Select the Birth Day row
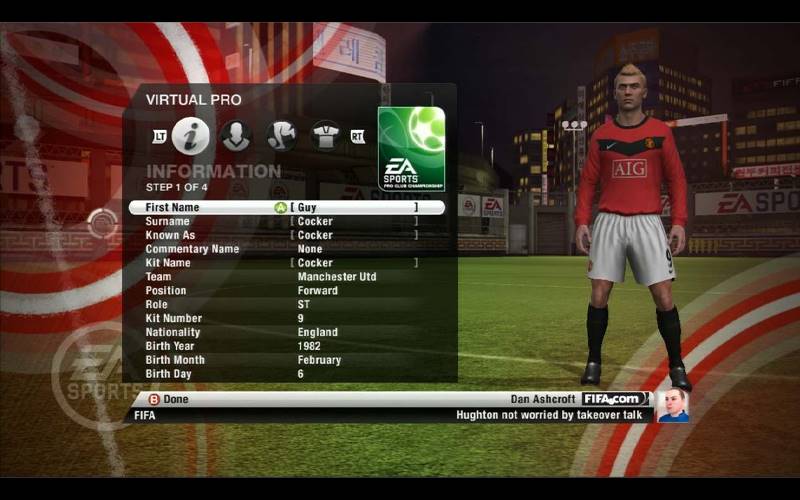Image resolution: width=800 pixels, height=500 pixels. pyautogui.click(x=286, y=374)
